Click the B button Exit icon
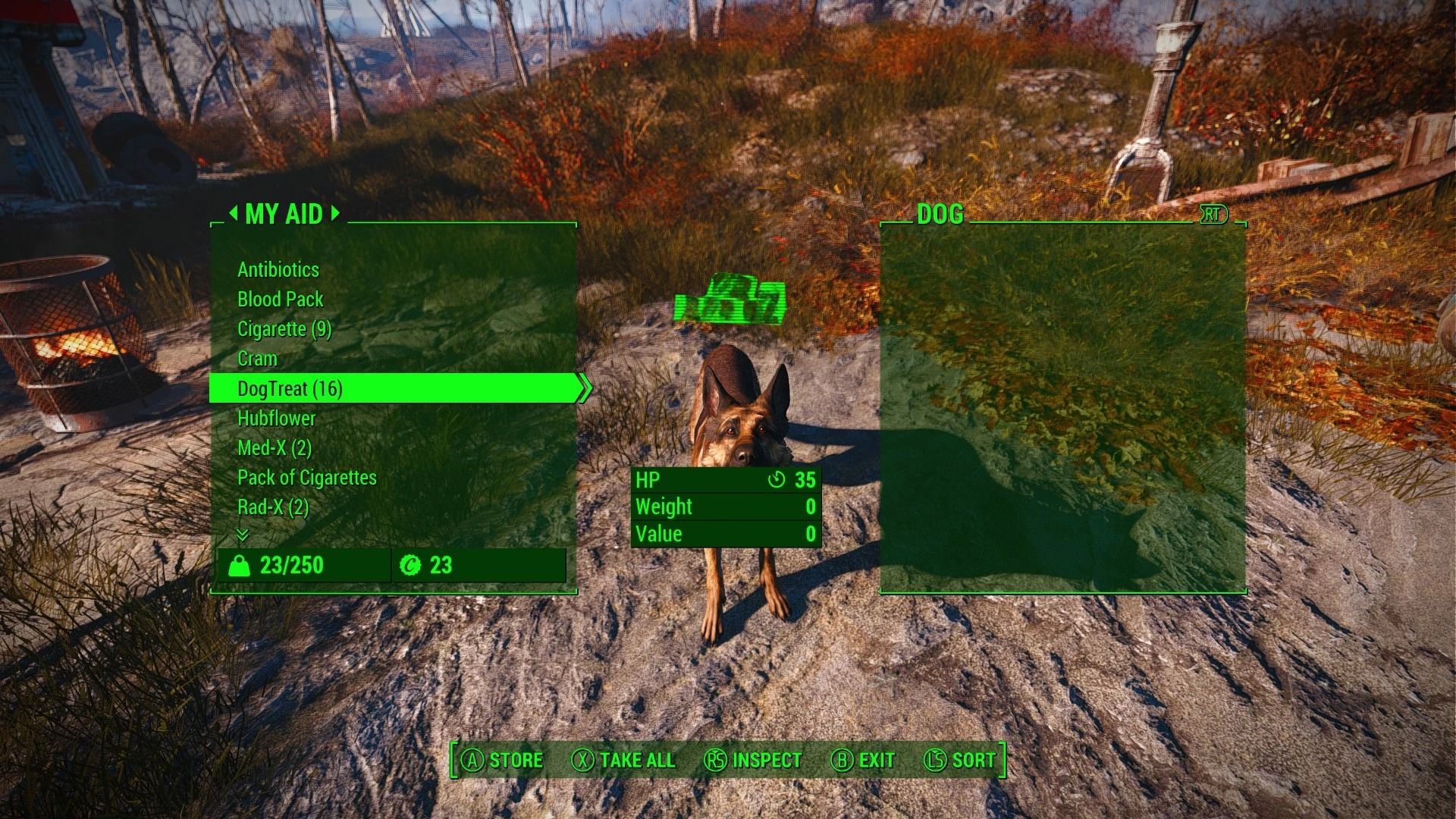 tap(843, 760)
